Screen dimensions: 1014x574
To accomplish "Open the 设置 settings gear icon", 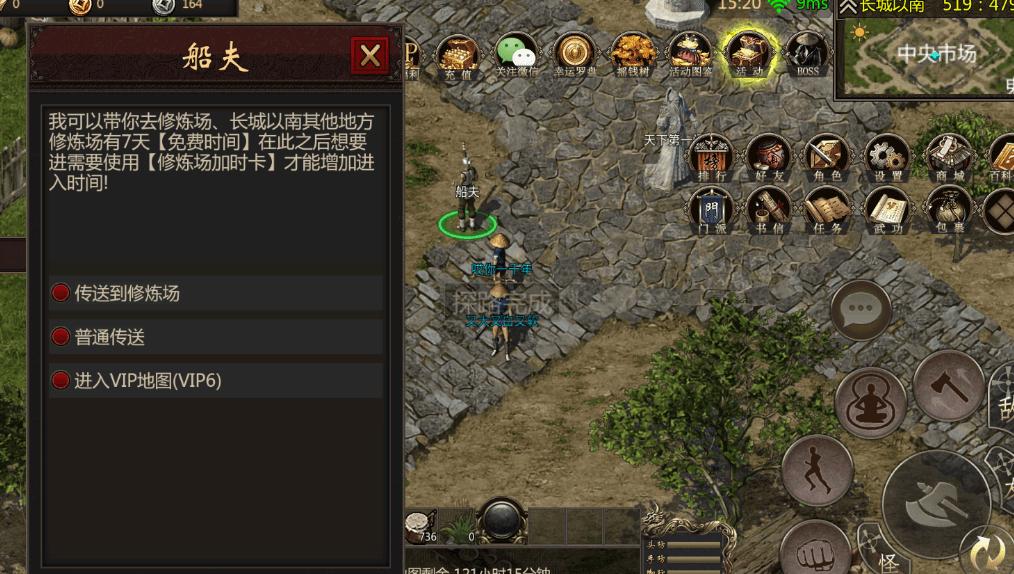I will pyautogui.click(x=886, y=158).
